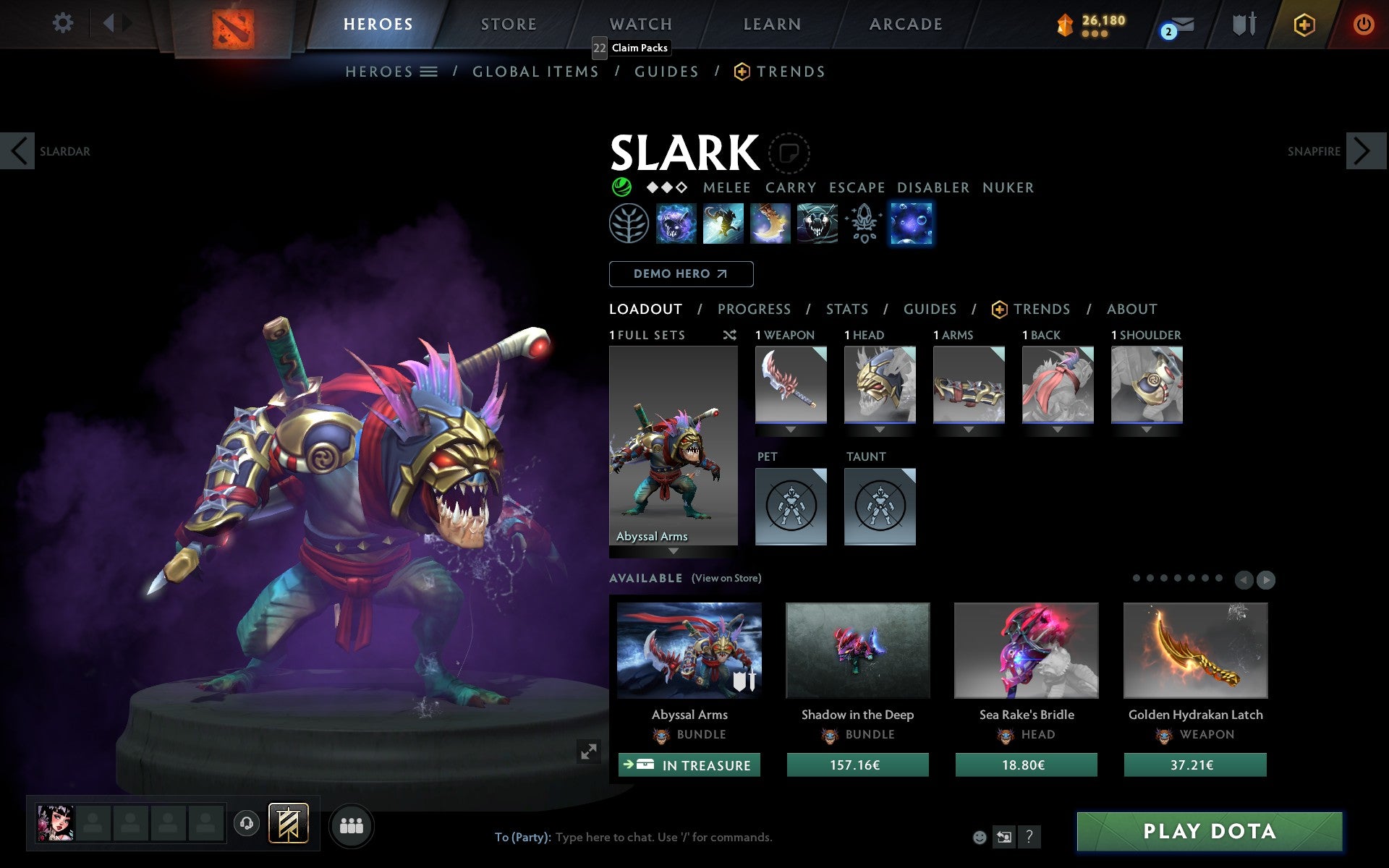Enable the highlighted Shadow Dance style variant
The image size is (1389, 868).
(x=912, y=224)
